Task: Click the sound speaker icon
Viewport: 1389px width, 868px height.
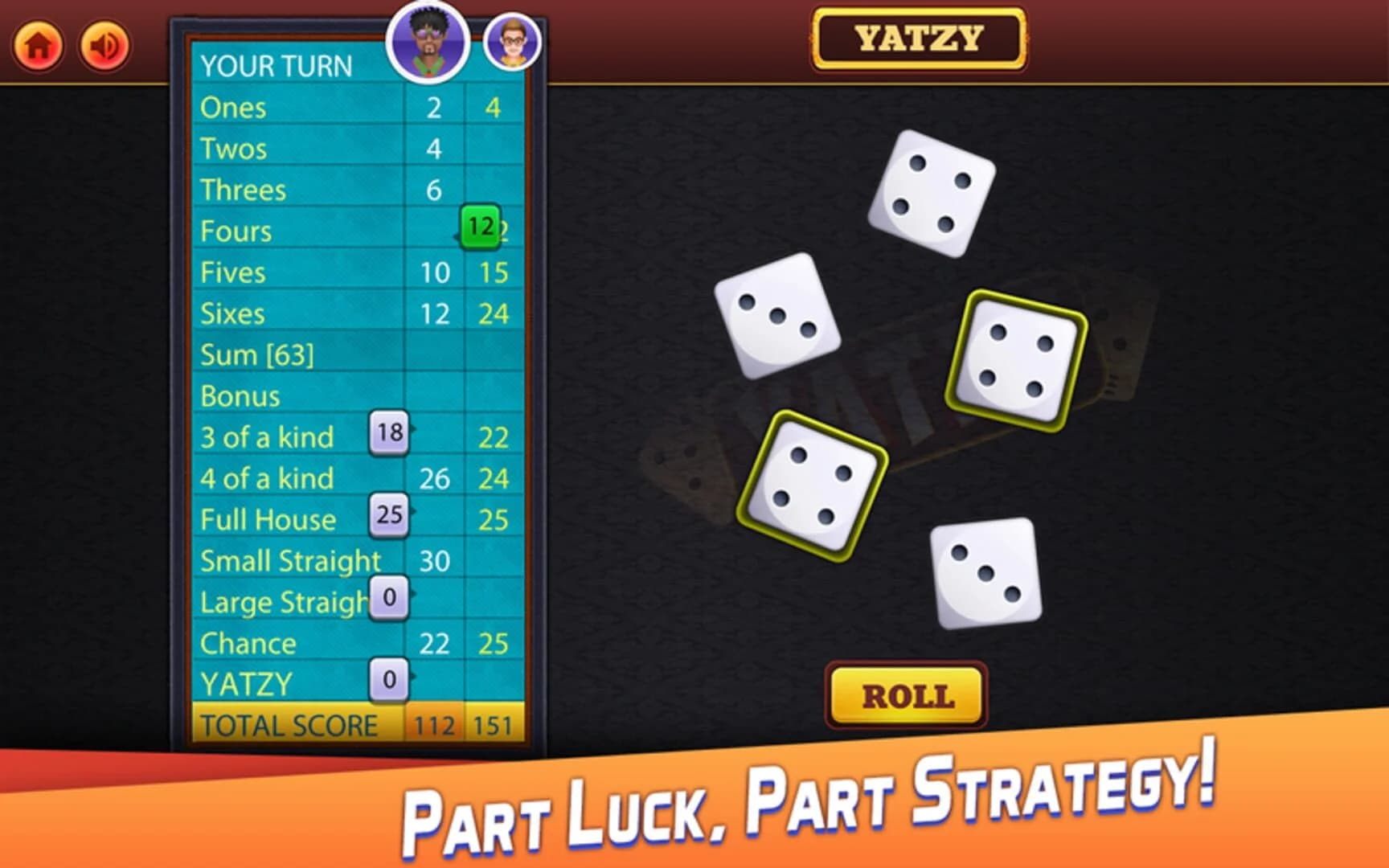Action: pos(103,44)
